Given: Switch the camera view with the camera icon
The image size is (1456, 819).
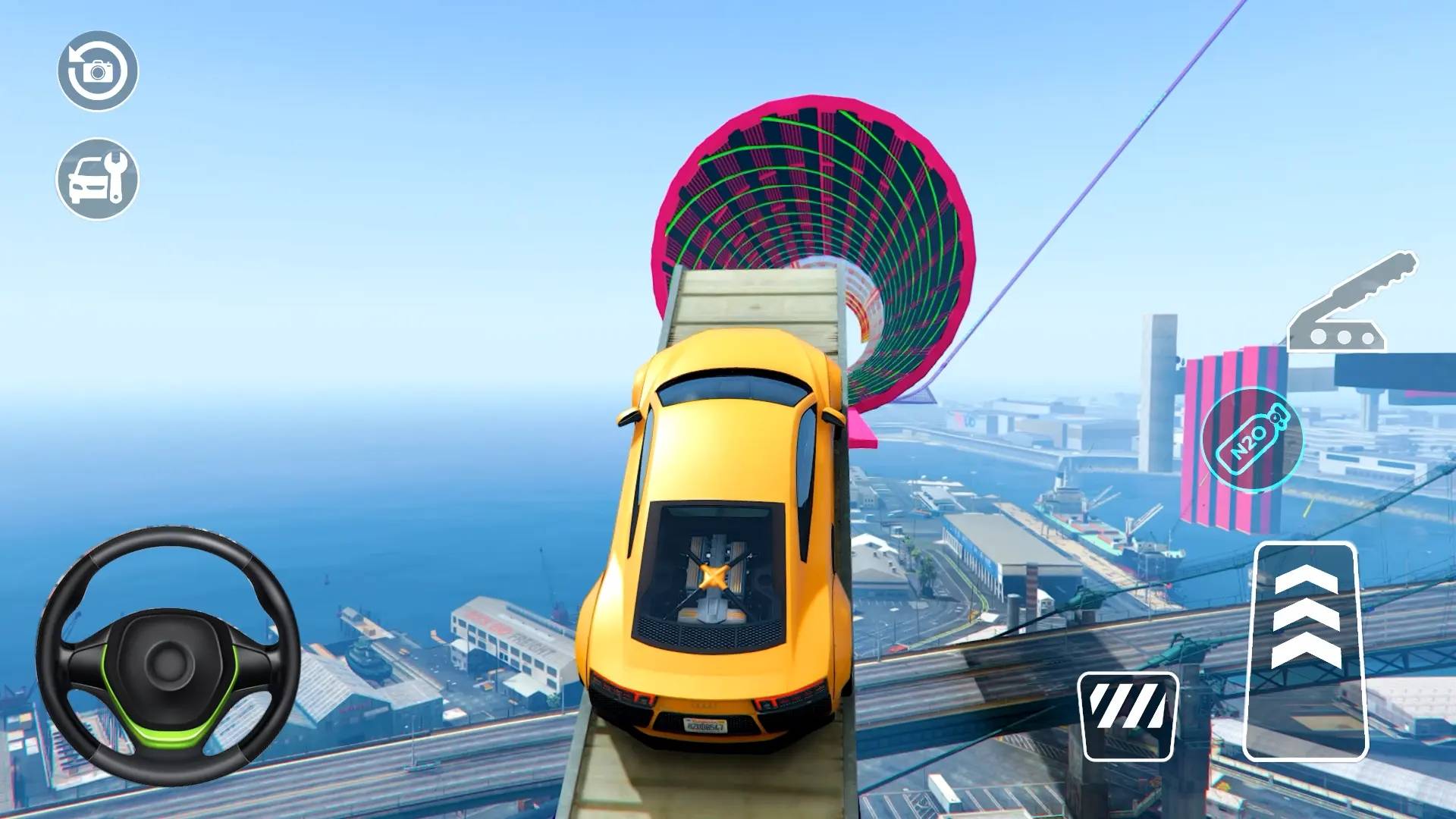Looking at the screenshot, I should pos(98,71).
